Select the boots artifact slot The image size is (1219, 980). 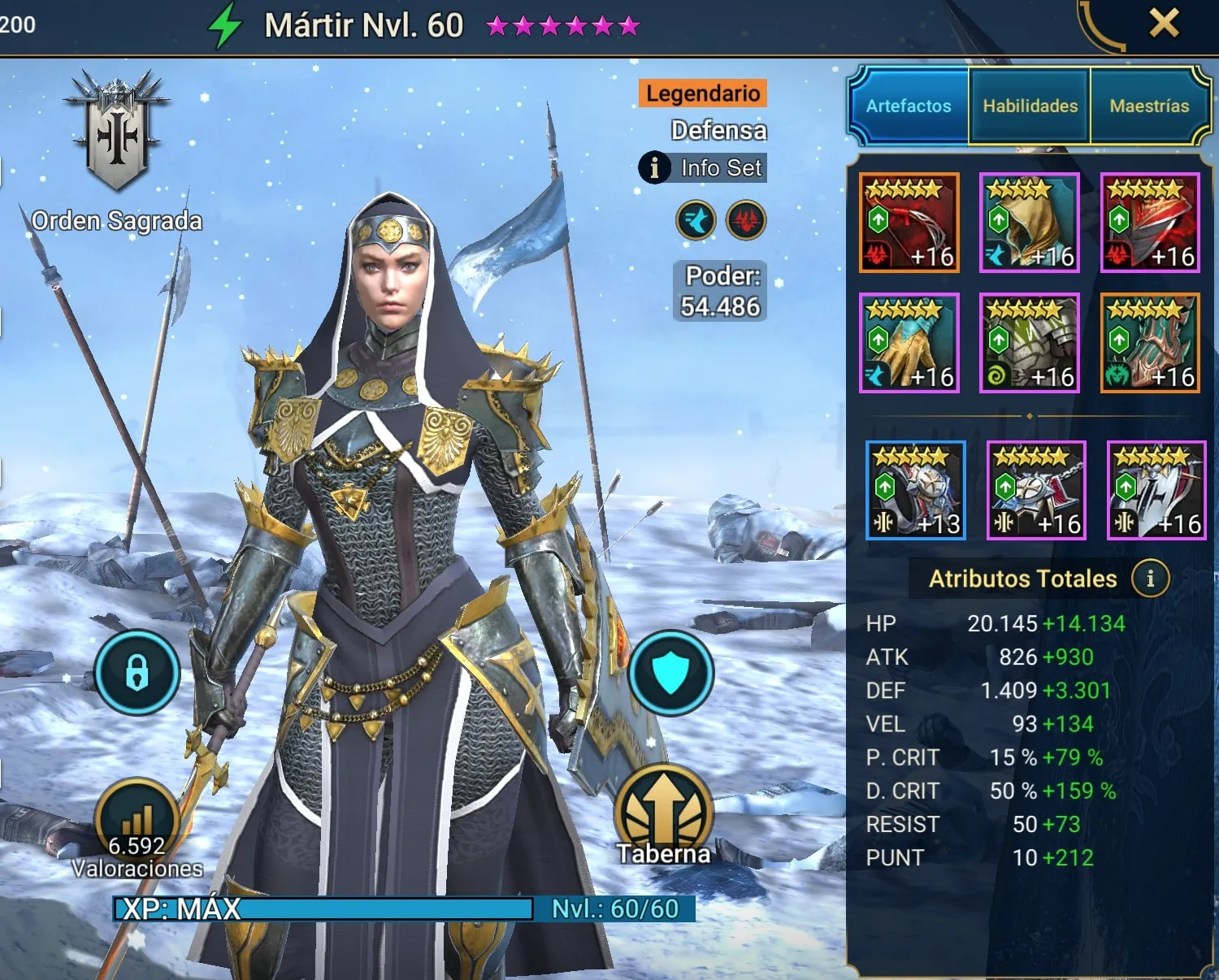(1150, 343)
